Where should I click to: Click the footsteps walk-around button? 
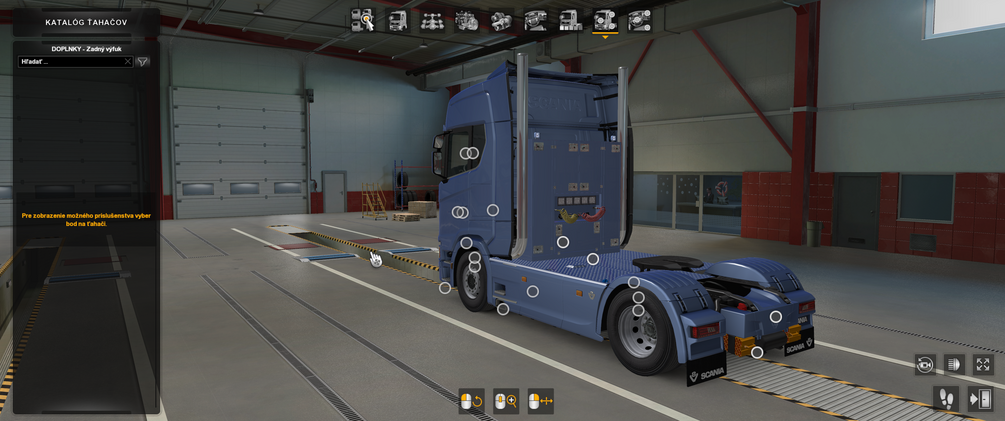click(946, 399)
